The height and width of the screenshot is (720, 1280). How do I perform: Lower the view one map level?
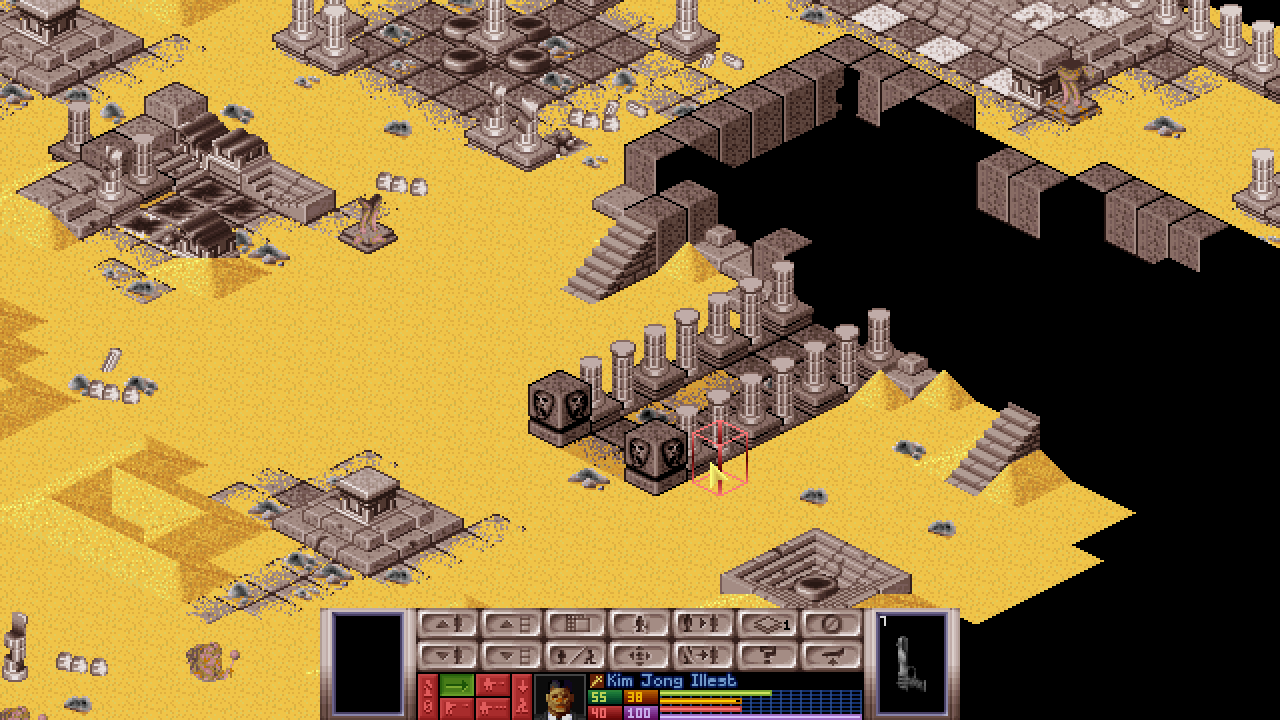coord(512,656)
